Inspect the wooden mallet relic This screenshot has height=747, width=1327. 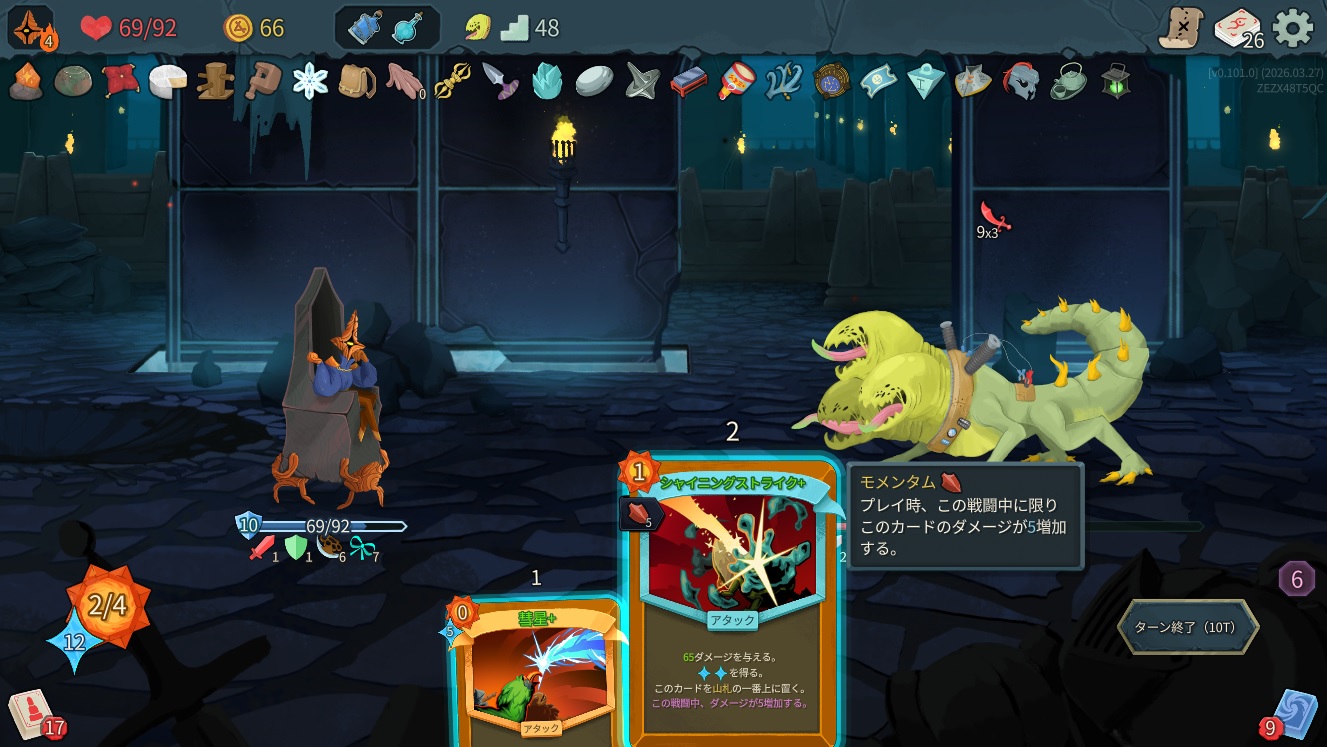[x=263, y=81]
